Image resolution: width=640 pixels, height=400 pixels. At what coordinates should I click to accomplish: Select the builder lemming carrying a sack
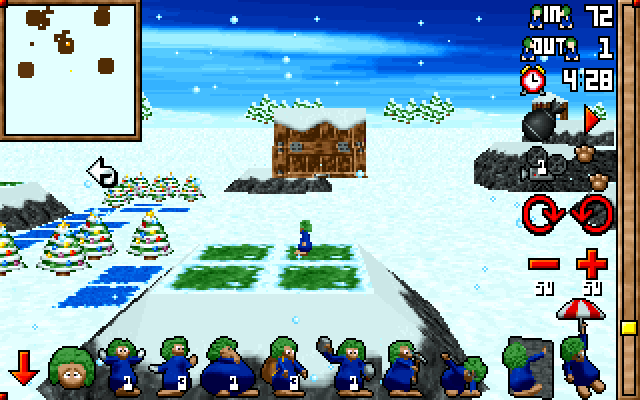click(x=281, y=367)
